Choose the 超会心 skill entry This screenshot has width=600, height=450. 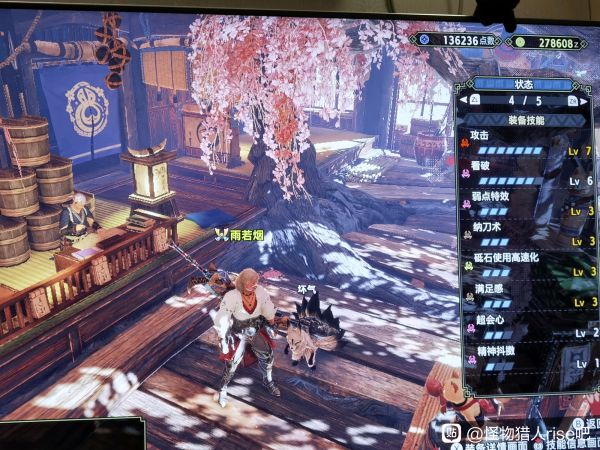[527, 325]
